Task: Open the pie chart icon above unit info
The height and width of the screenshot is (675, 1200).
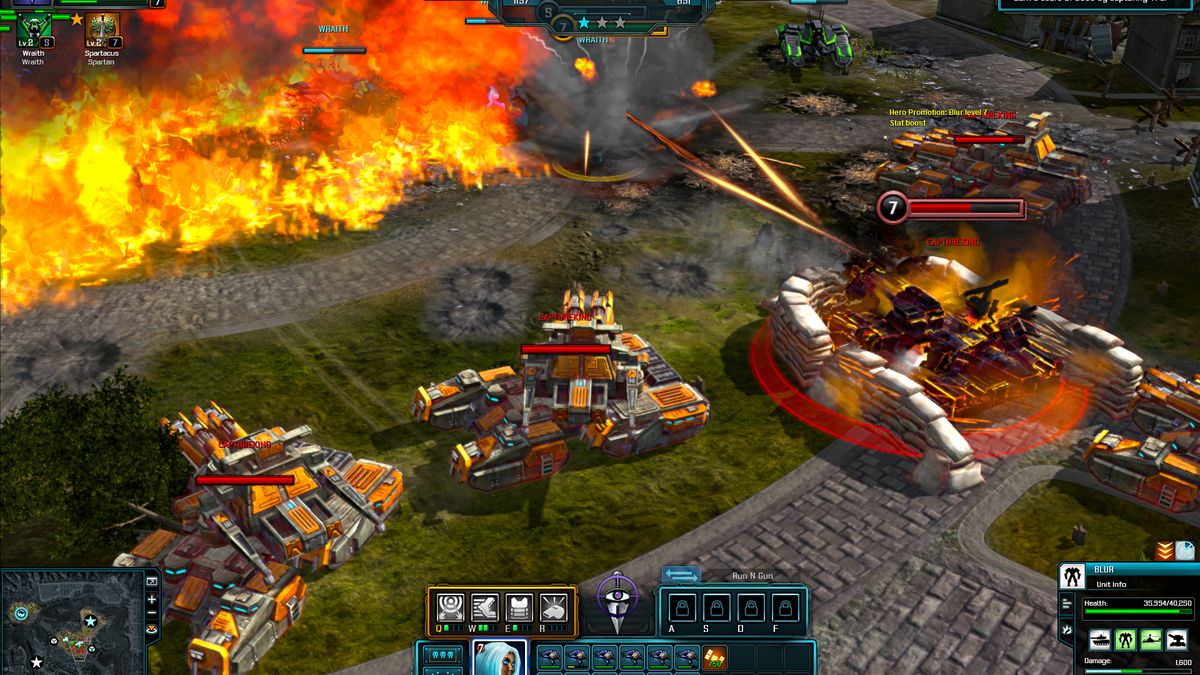Action: [1185, 551]
